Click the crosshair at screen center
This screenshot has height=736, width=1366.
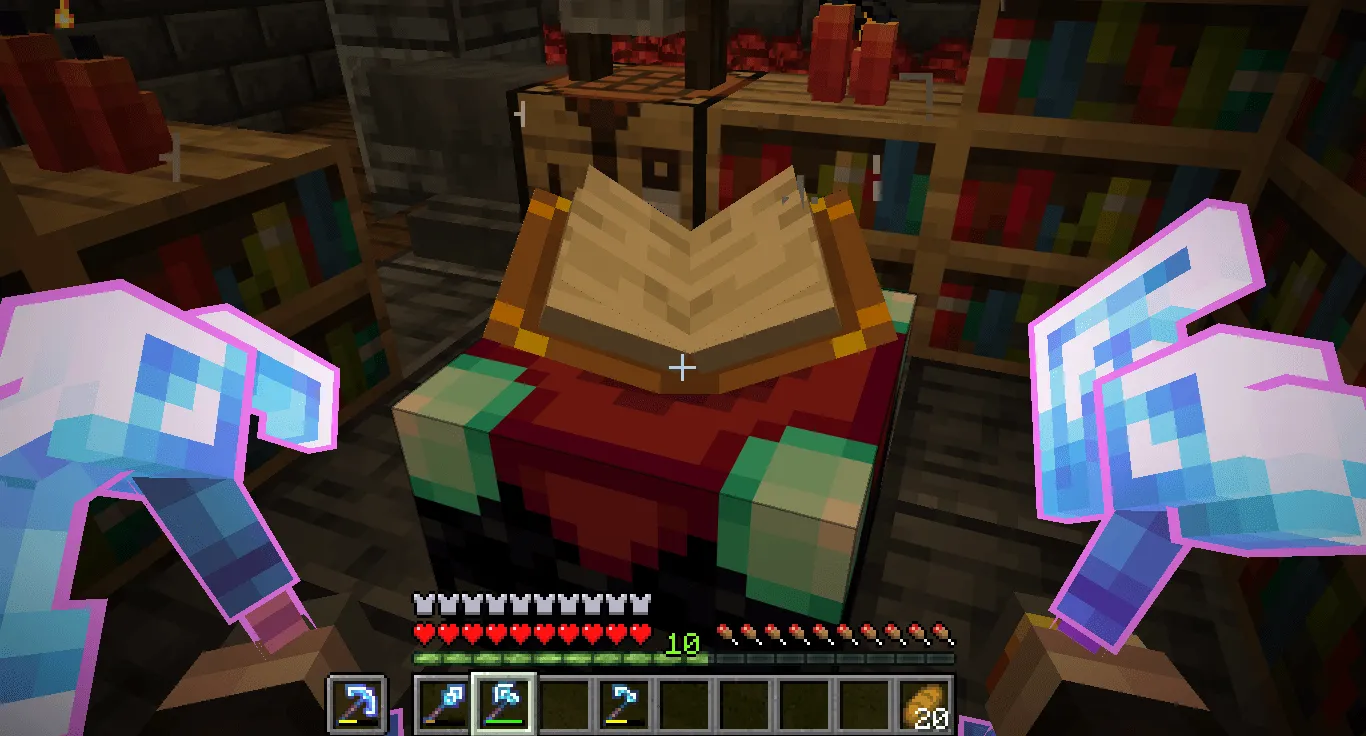(x=683, y=368)
